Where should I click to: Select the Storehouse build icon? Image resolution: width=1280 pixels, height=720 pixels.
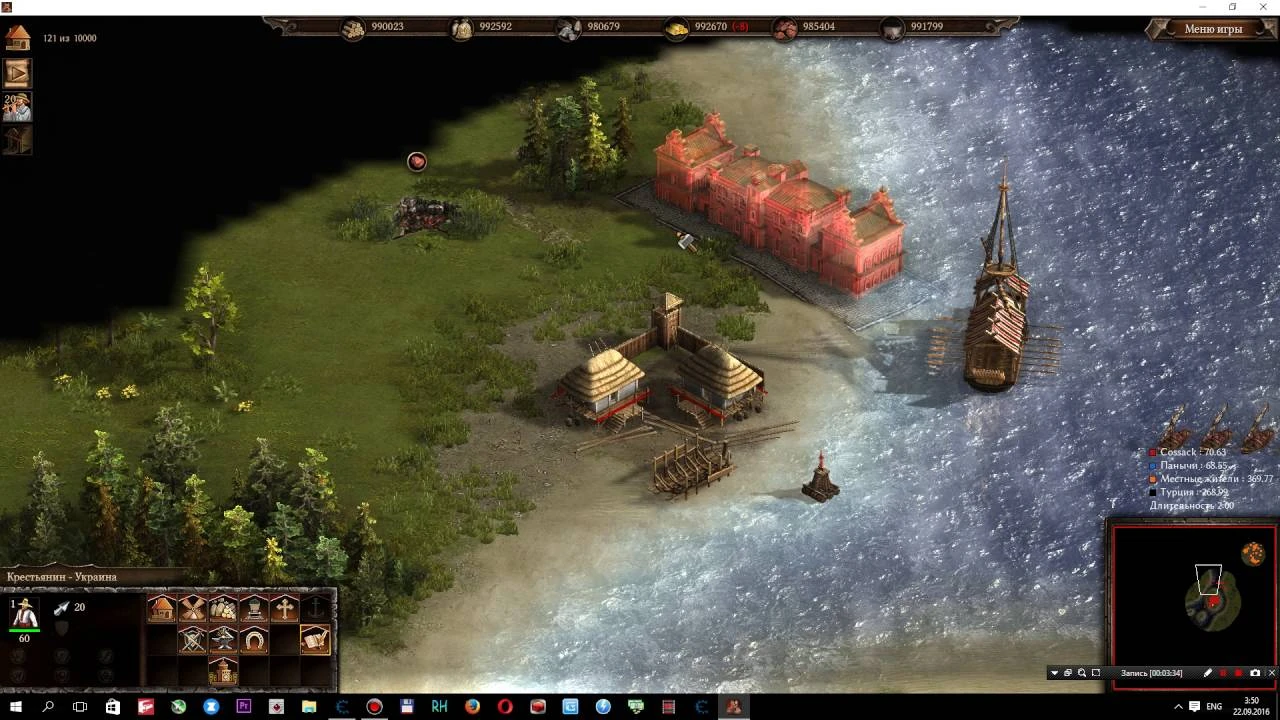[x=223, y=608]
